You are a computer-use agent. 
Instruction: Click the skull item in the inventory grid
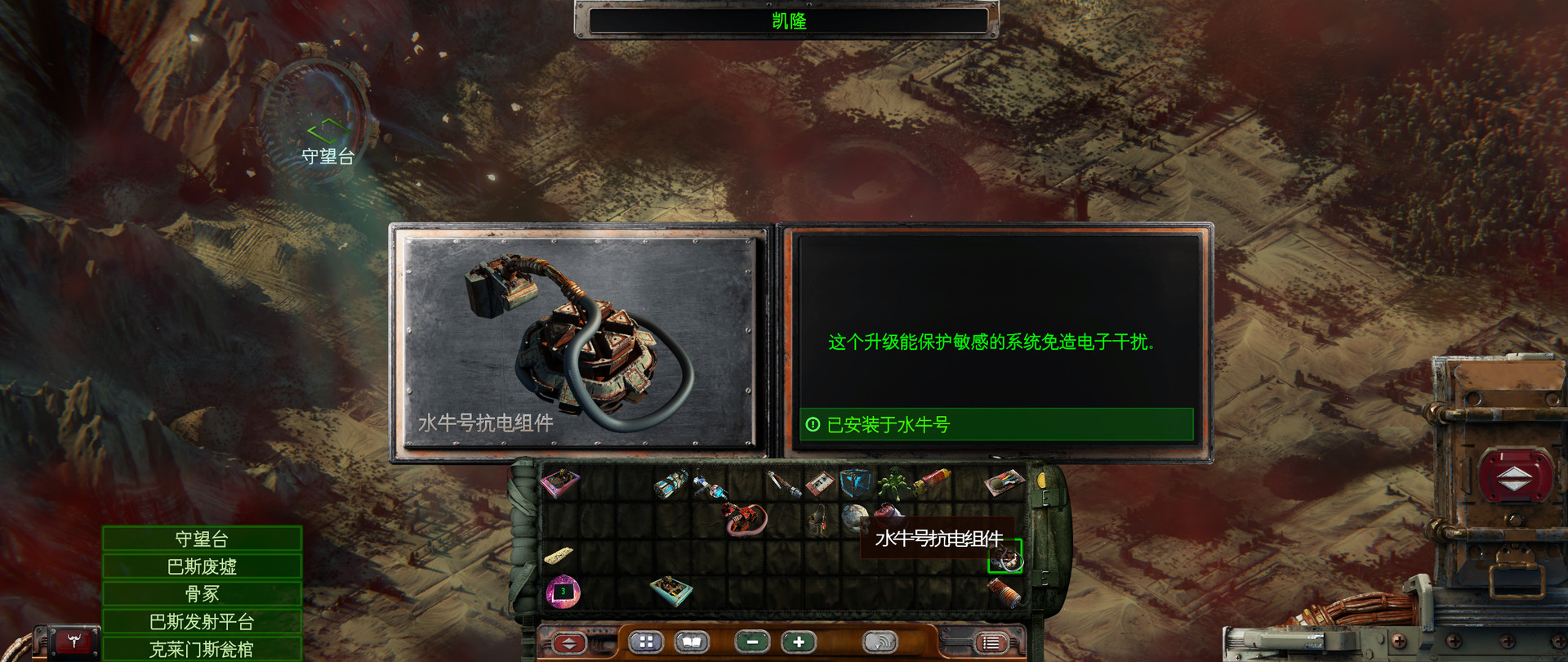click(856, 517)
